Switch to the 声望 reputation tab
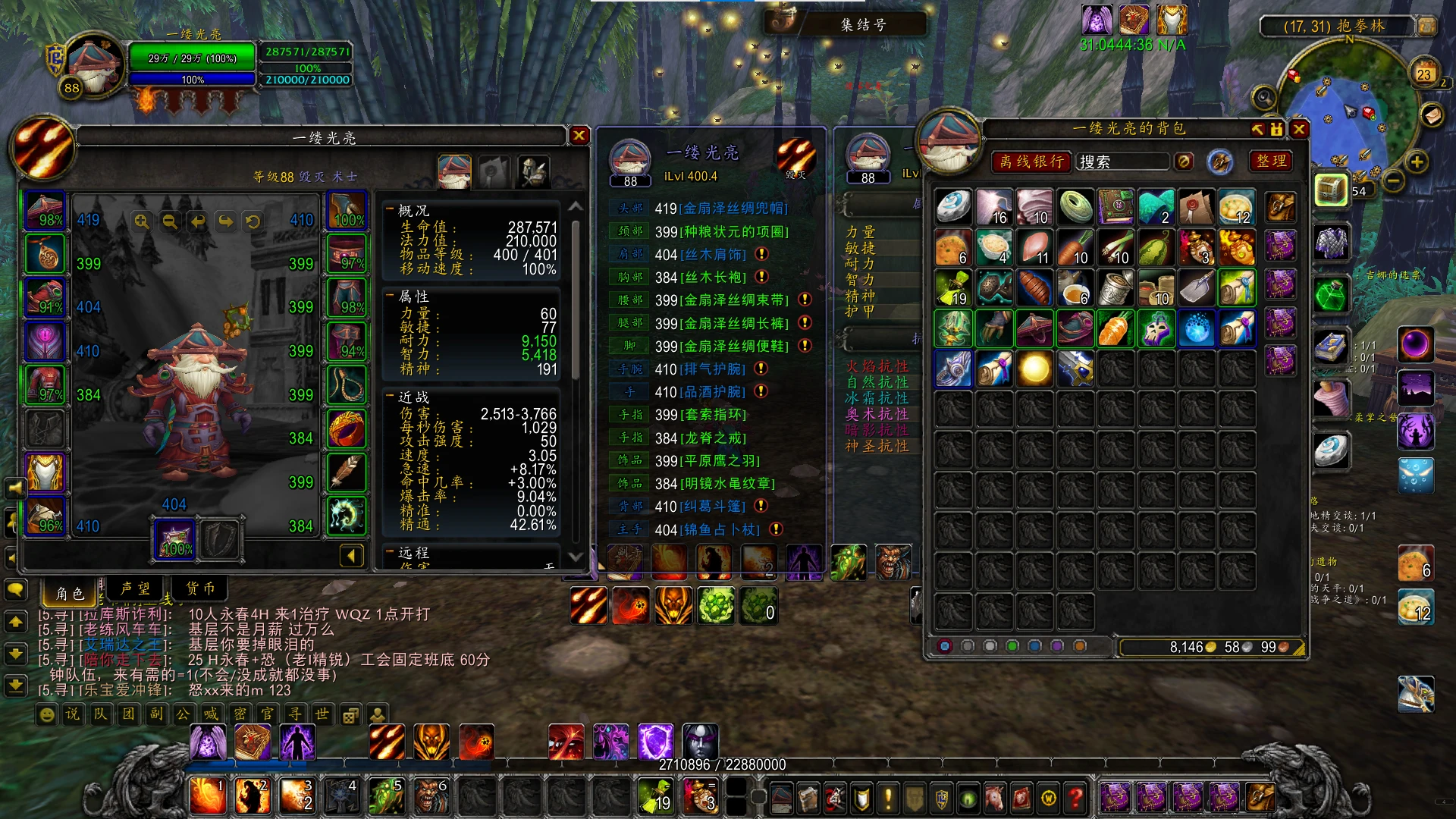 [135, 588]
